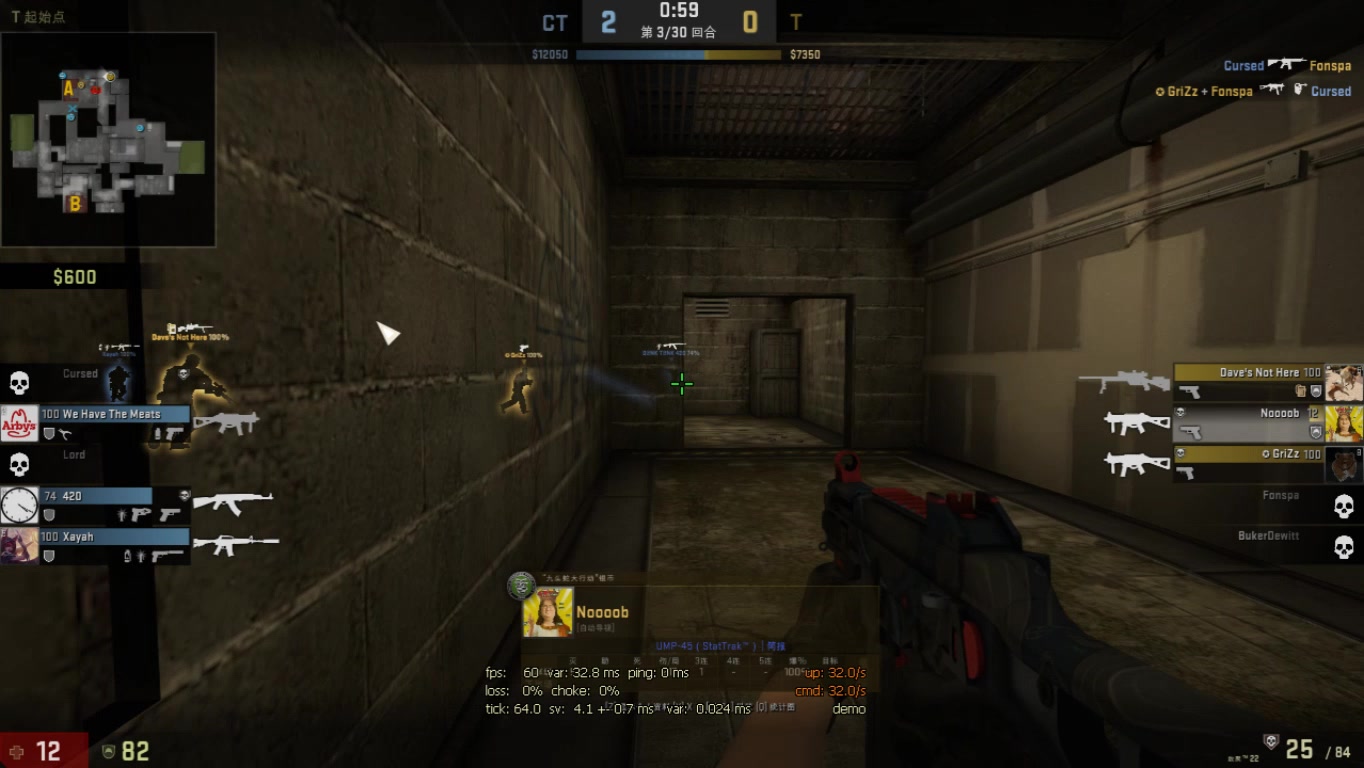Click the team money progress bar below the score
1364x768 pixels.
678,54
